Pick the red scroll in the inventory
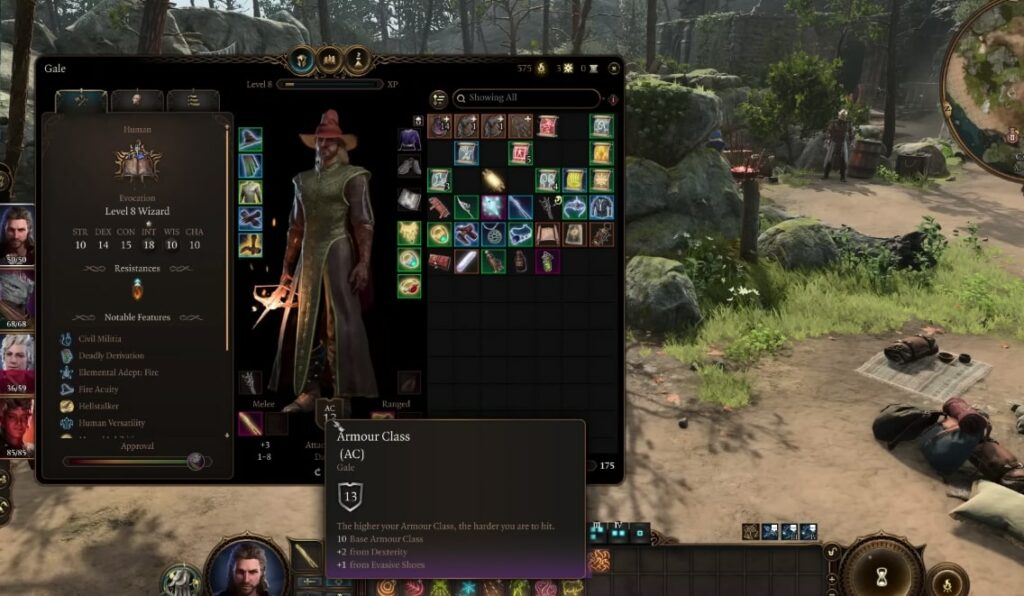This screenshot has width=1024, height=596. coord(547,126)
